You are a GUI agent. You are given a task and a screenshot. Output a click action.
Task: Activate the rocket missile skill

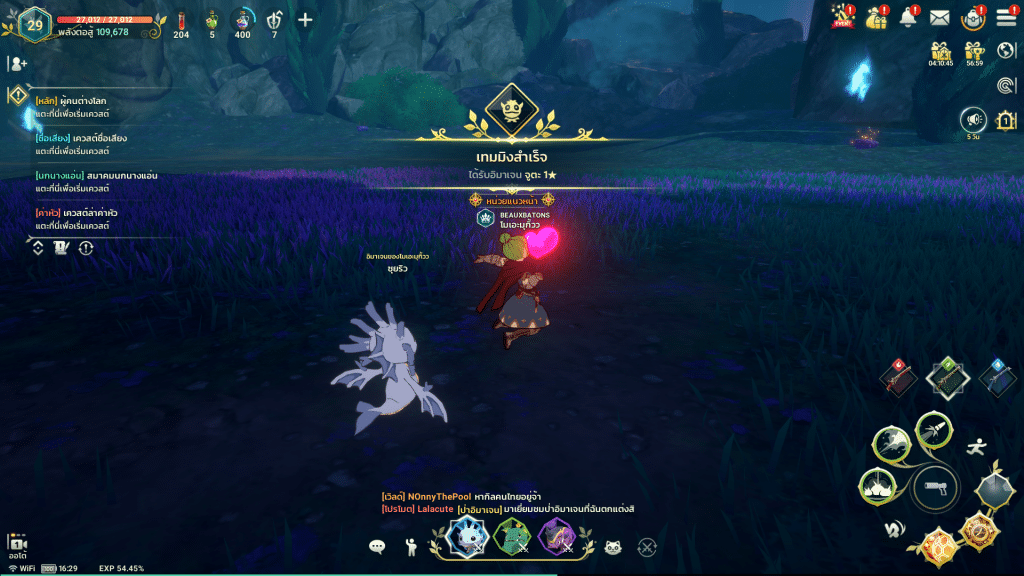point(934,431)
